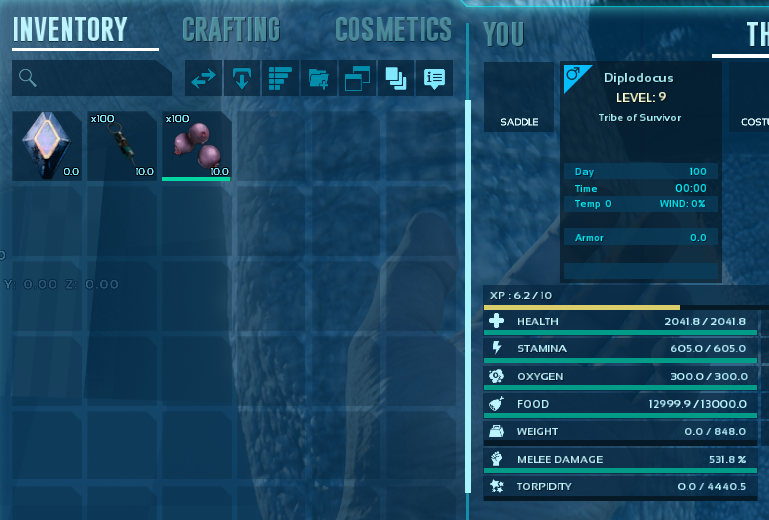Activate the drop-all down-arrow button
Viewport: 769px width, 520px height.
(x=241, y=78)
